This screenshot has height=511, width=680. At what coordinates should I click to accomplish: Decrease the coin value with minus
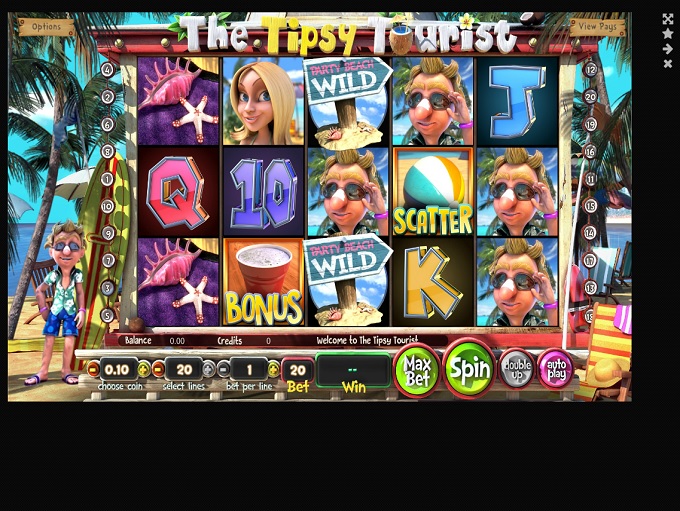click(93, 369)
